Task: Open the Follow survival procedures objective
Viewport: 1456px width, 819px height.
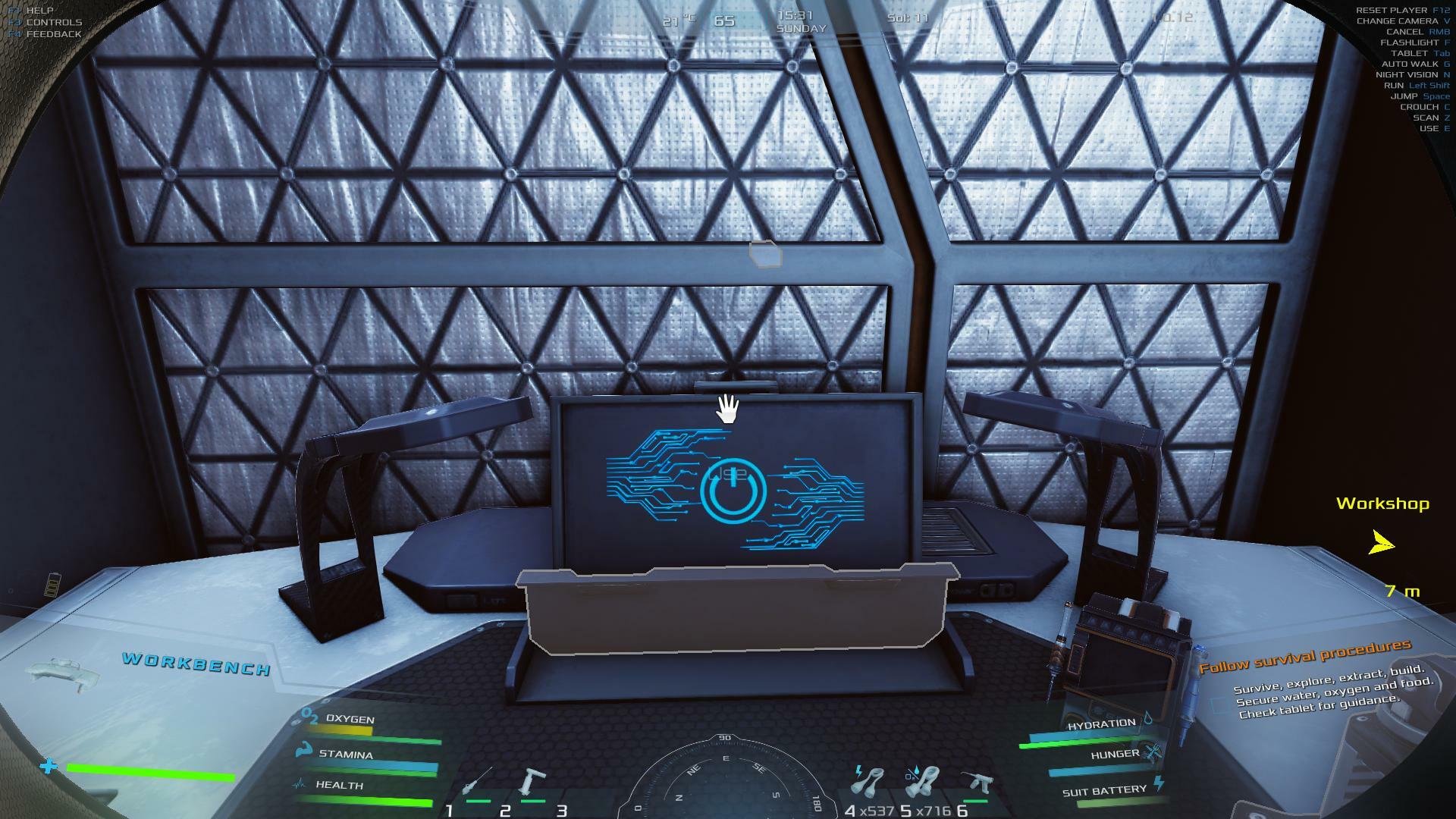Action: point(1304,657)
